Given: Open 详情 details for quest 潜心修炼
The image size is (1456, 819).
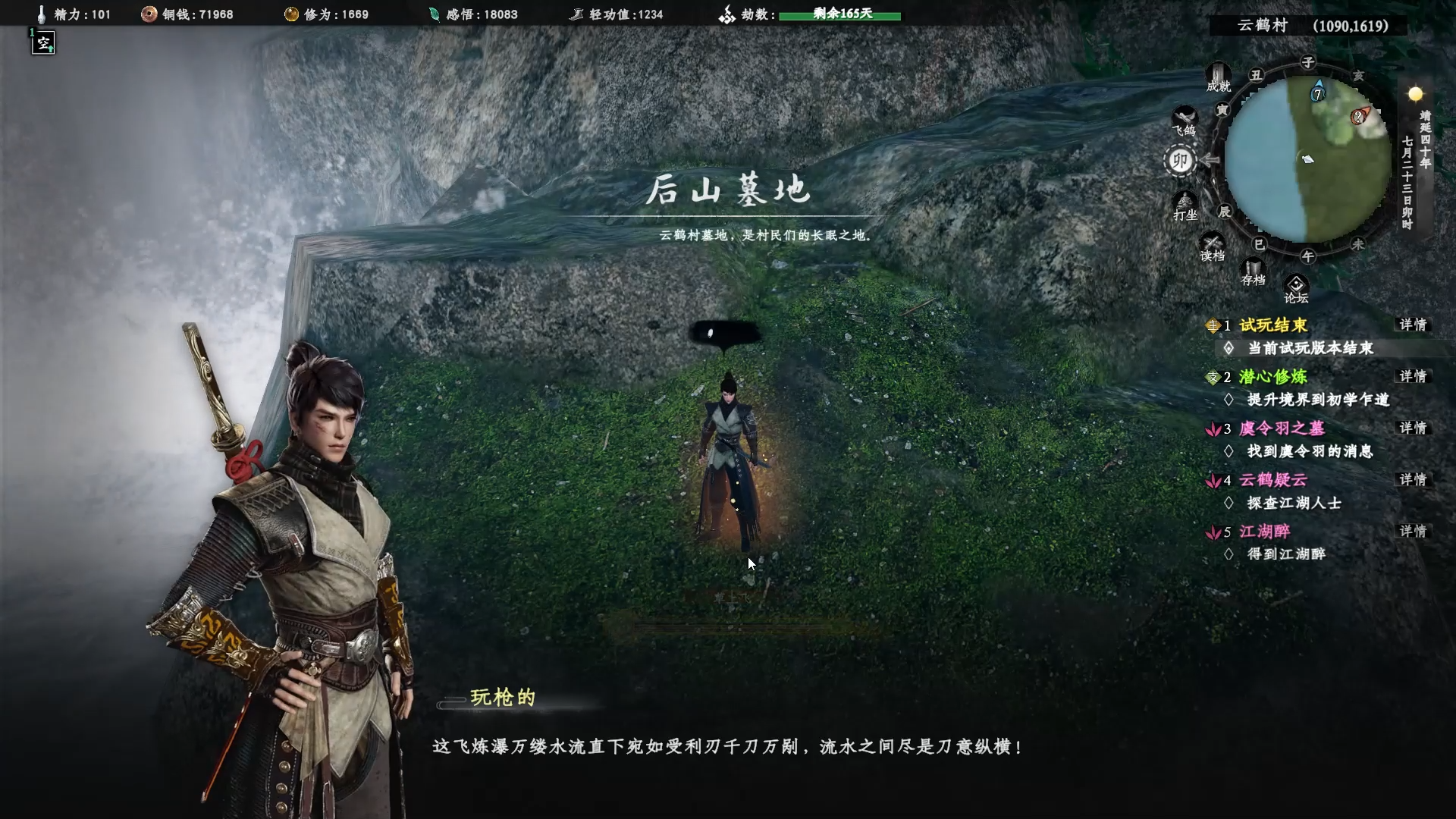Looking at the screenshot, I should click(x=1413, y=376).
